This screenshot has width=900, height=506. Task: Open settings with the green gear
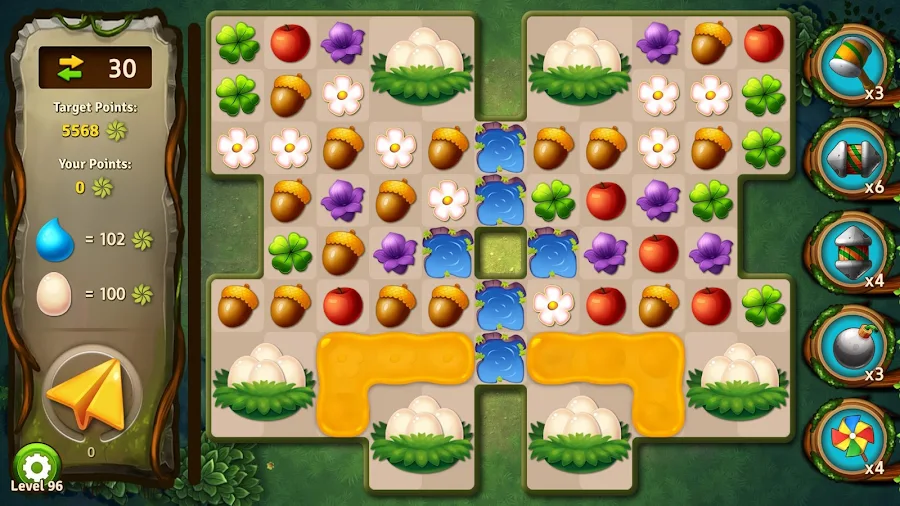pos(36,466)
